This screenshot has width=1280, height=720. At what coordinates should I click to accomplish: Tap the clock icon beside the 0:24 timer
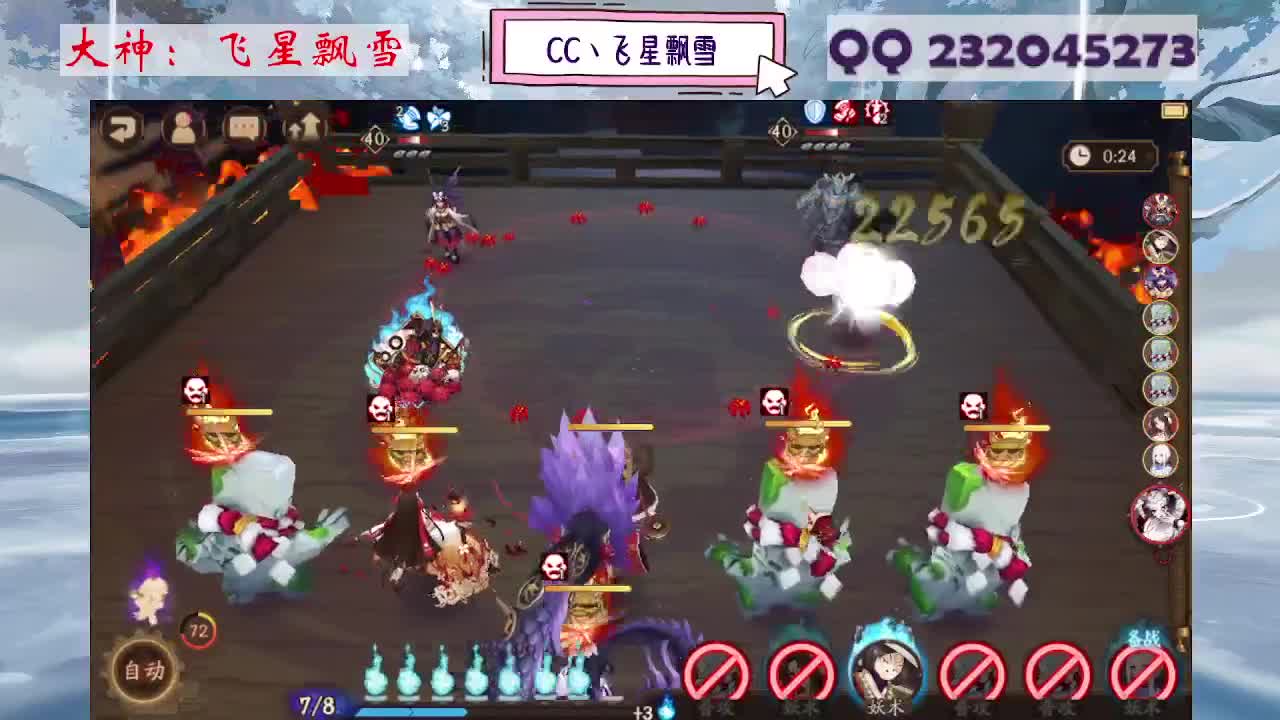pos(1080,153)
